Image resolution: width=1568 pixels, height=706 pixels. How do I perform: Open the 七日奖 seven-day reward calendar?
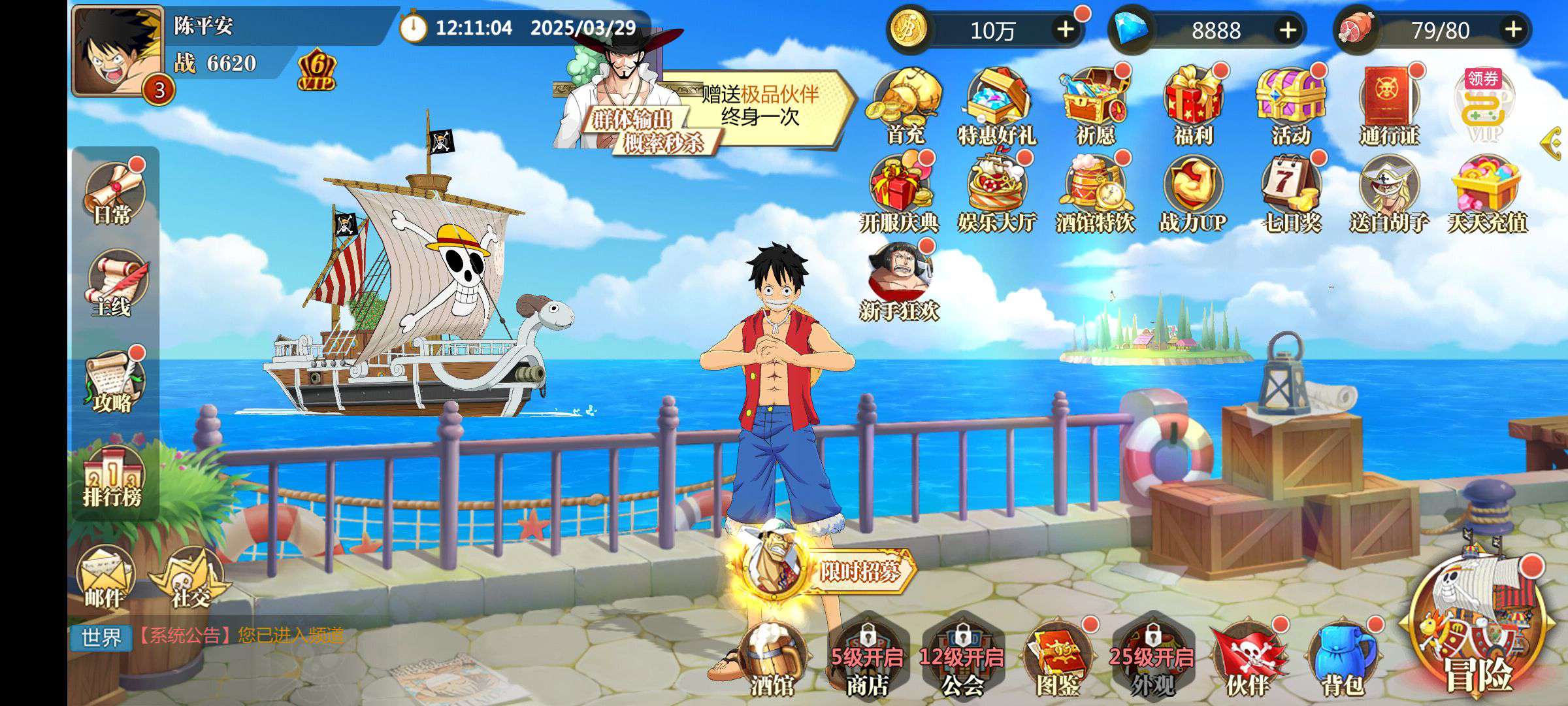point(1291,193)
